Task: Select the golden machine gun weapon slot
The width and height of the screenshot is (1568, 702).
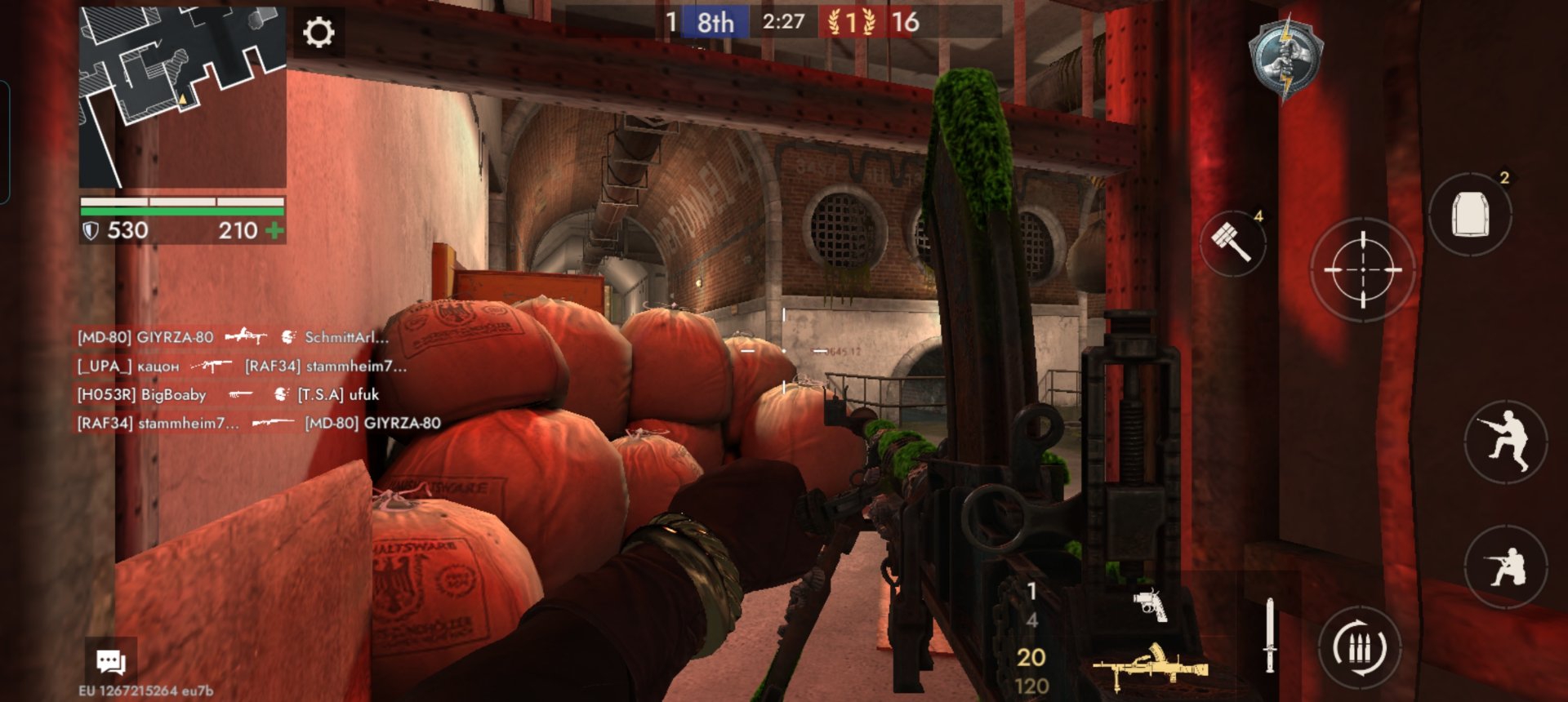Action: point(1150,667)
